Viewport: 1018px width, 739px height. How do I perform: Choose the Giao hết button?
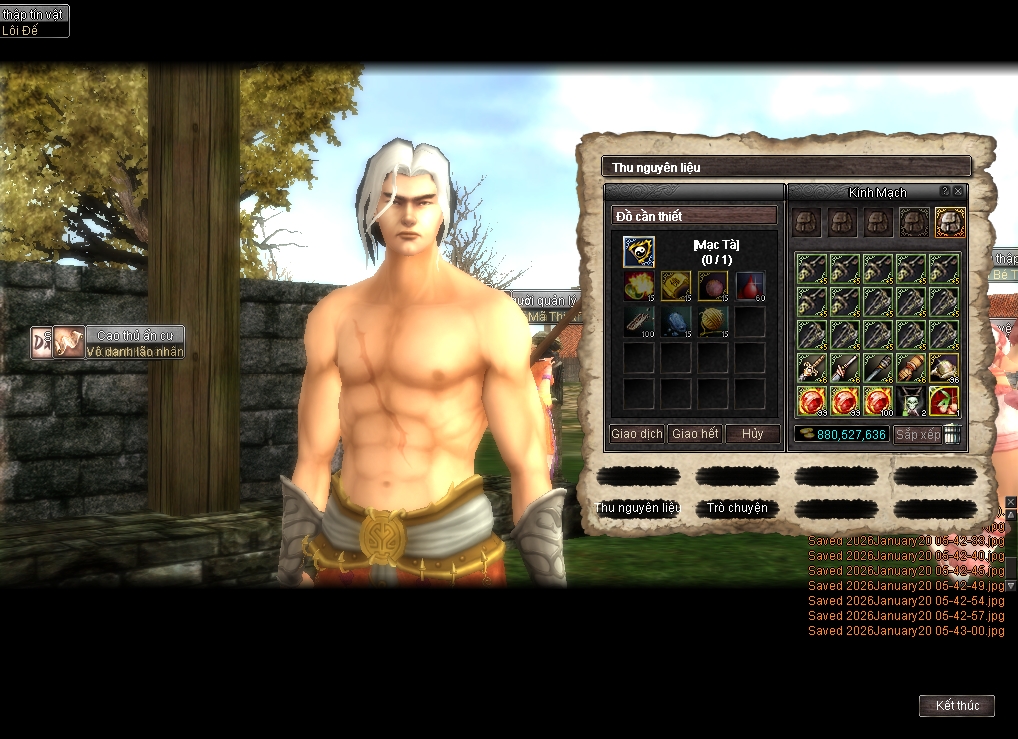click(695, 434)
